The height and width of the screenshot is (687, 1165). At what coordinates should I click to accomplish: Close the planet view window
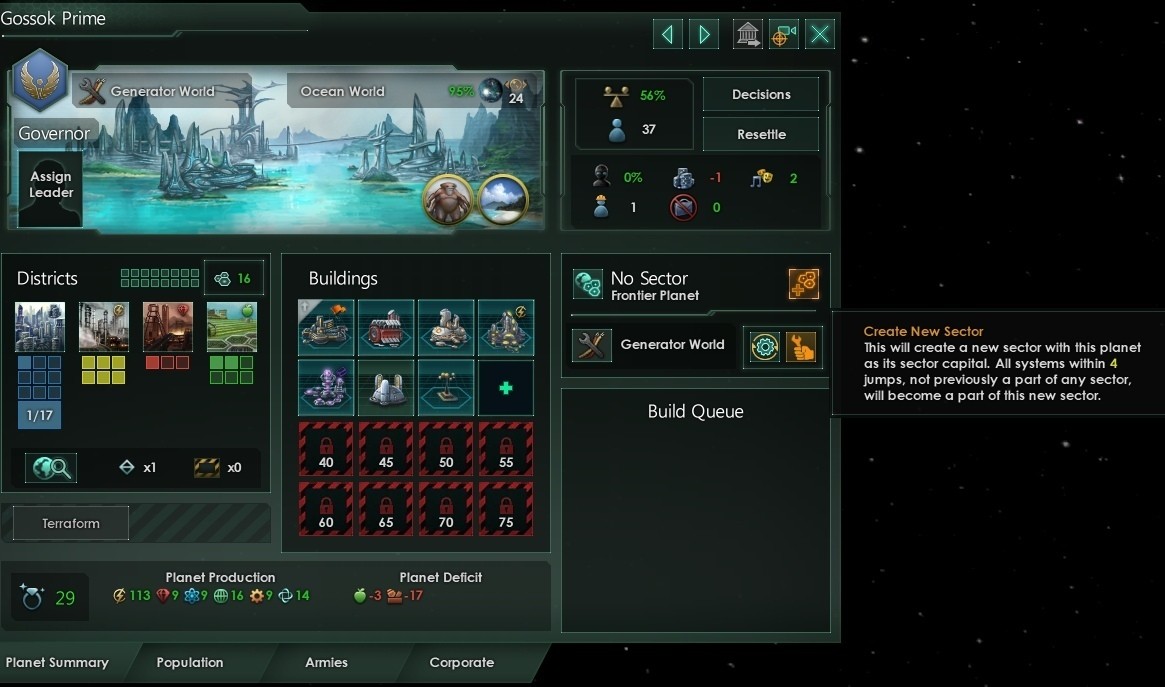pyautogui.click(x=820, y=35)
